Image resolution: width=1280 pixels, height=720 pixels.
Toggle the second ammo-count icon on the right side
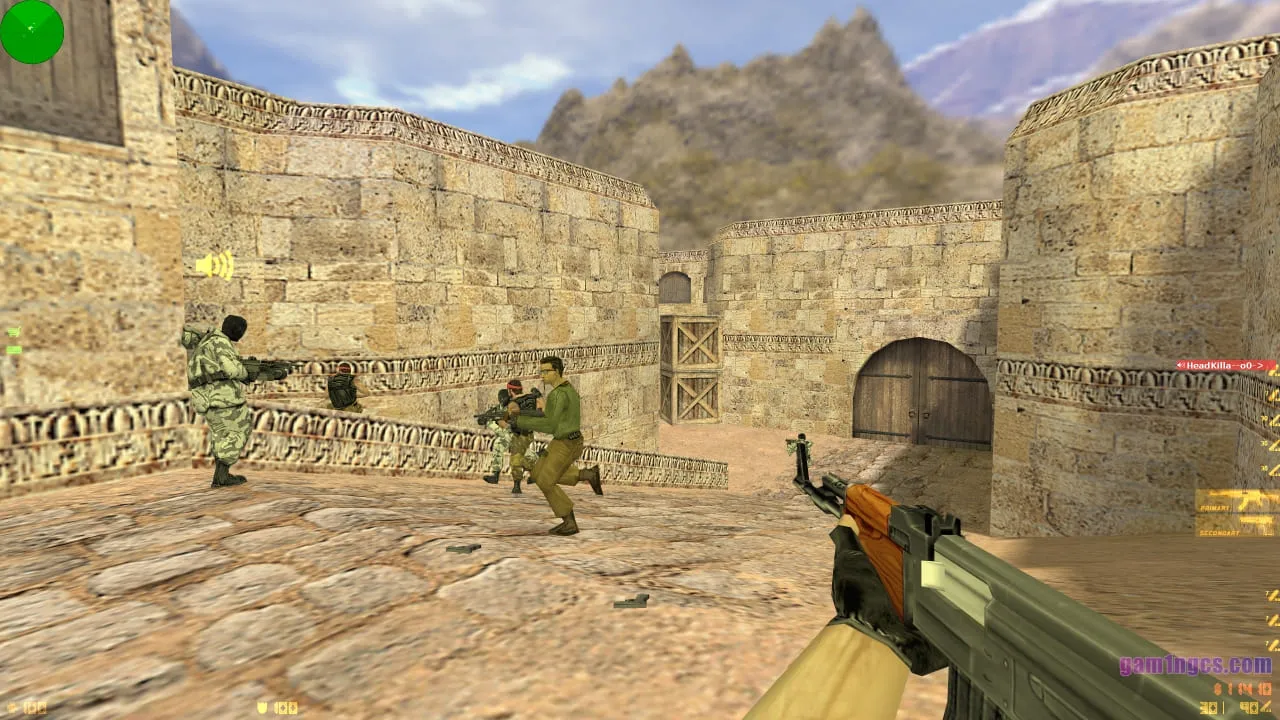pos(1272,394)
